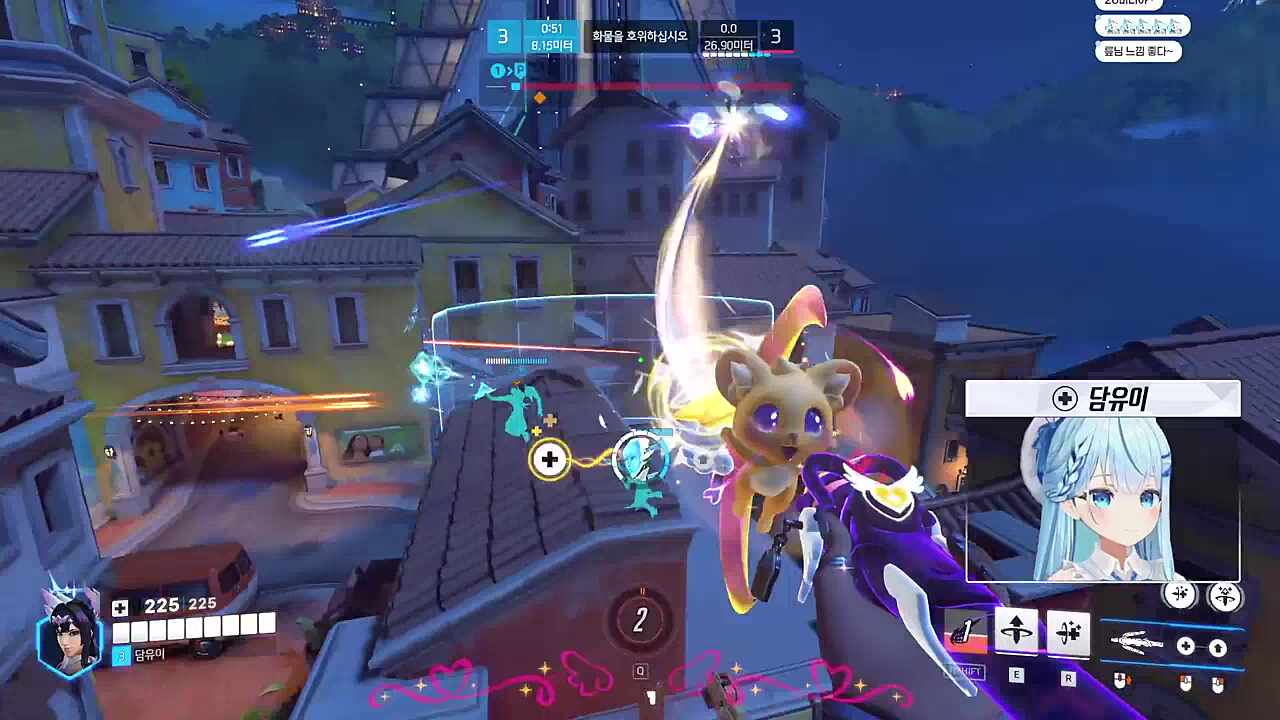Screen dimensions: 1280x720
Task: Click the '담유미' nameplate above the webcam frame
Action: click(1103, 398)
